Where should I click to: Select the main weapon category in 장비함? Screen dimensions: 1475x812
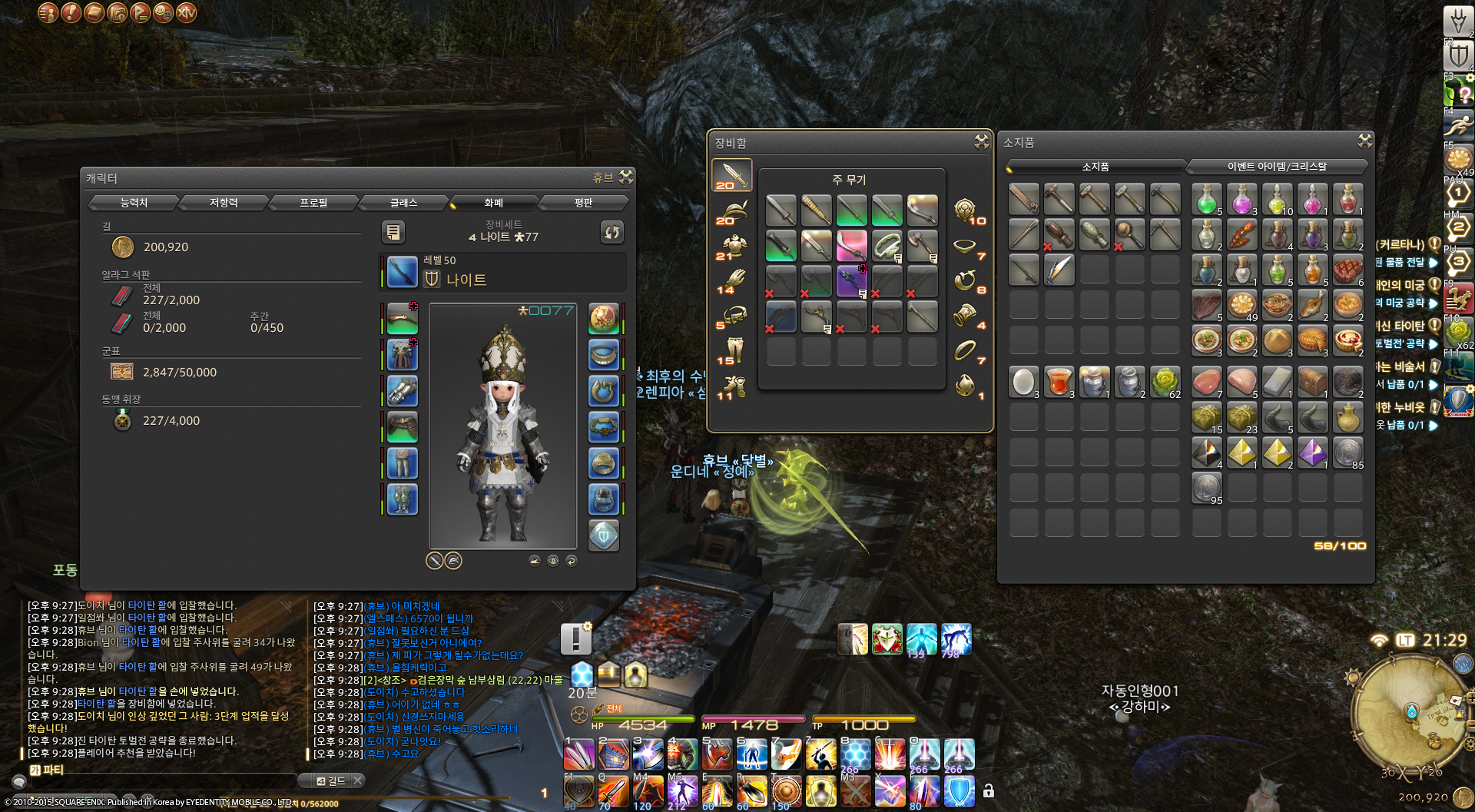731,176
